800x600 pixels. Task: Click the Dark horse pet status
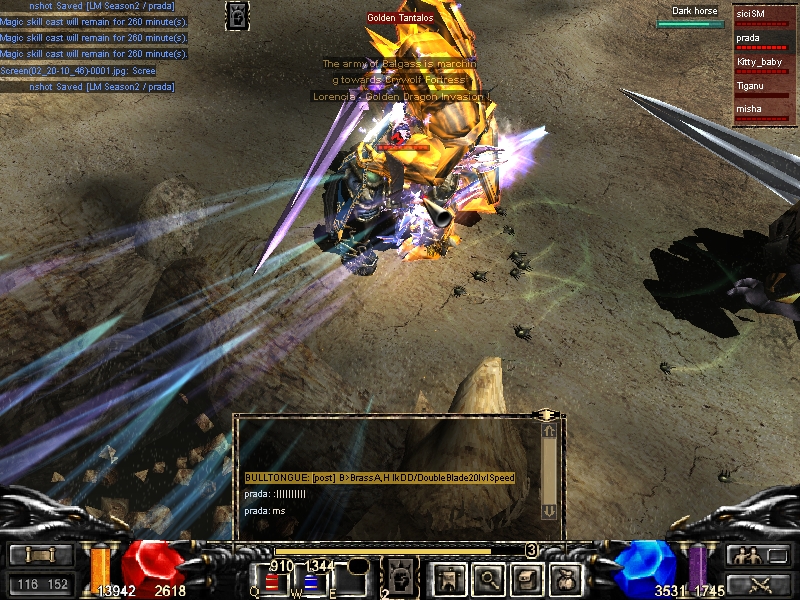click(x=694, y=17)
